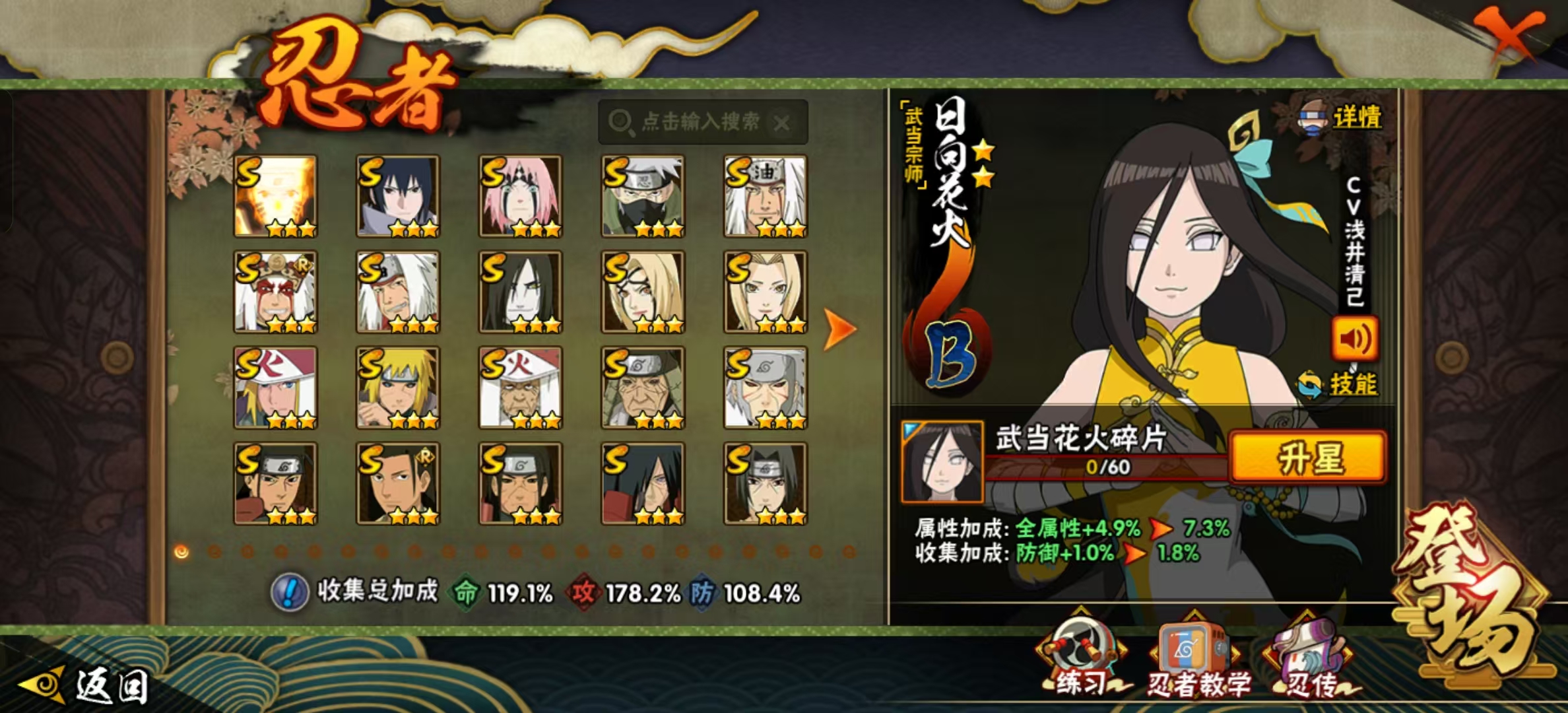
Task: Select the glowing golden Naruto portrait
Action: coord(276,196)
